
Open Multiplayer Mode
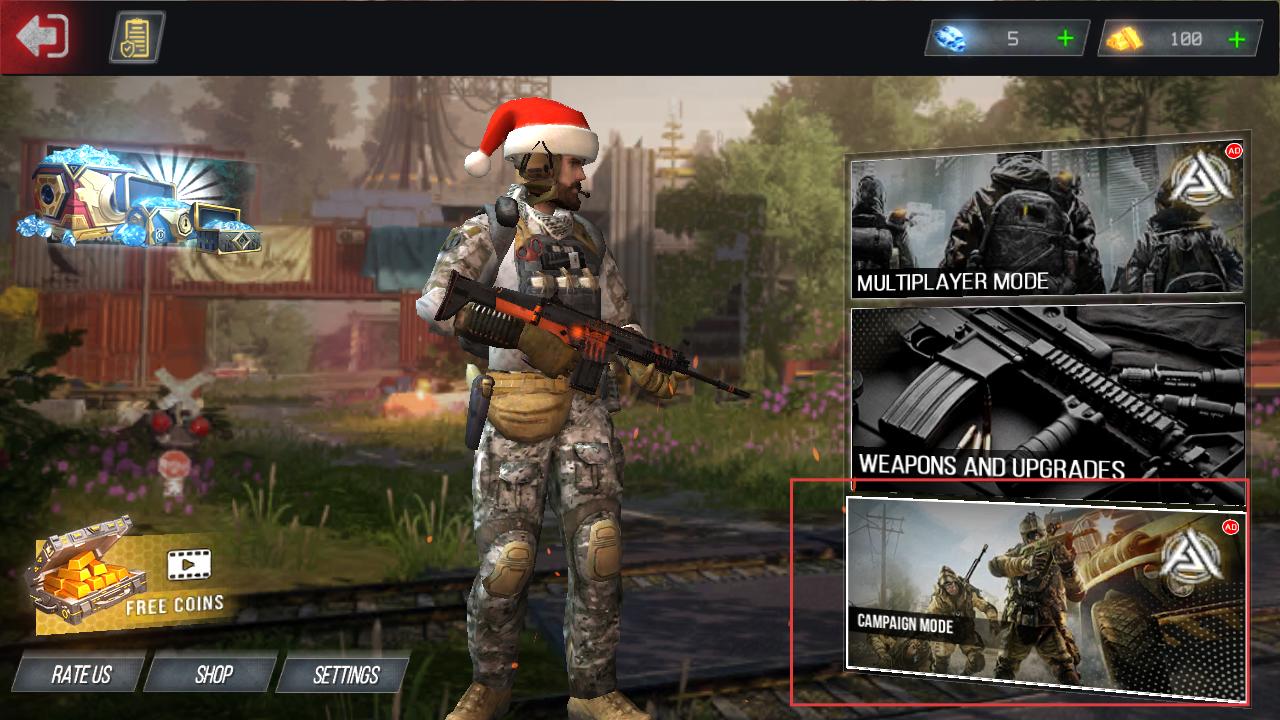(1046, 222)
